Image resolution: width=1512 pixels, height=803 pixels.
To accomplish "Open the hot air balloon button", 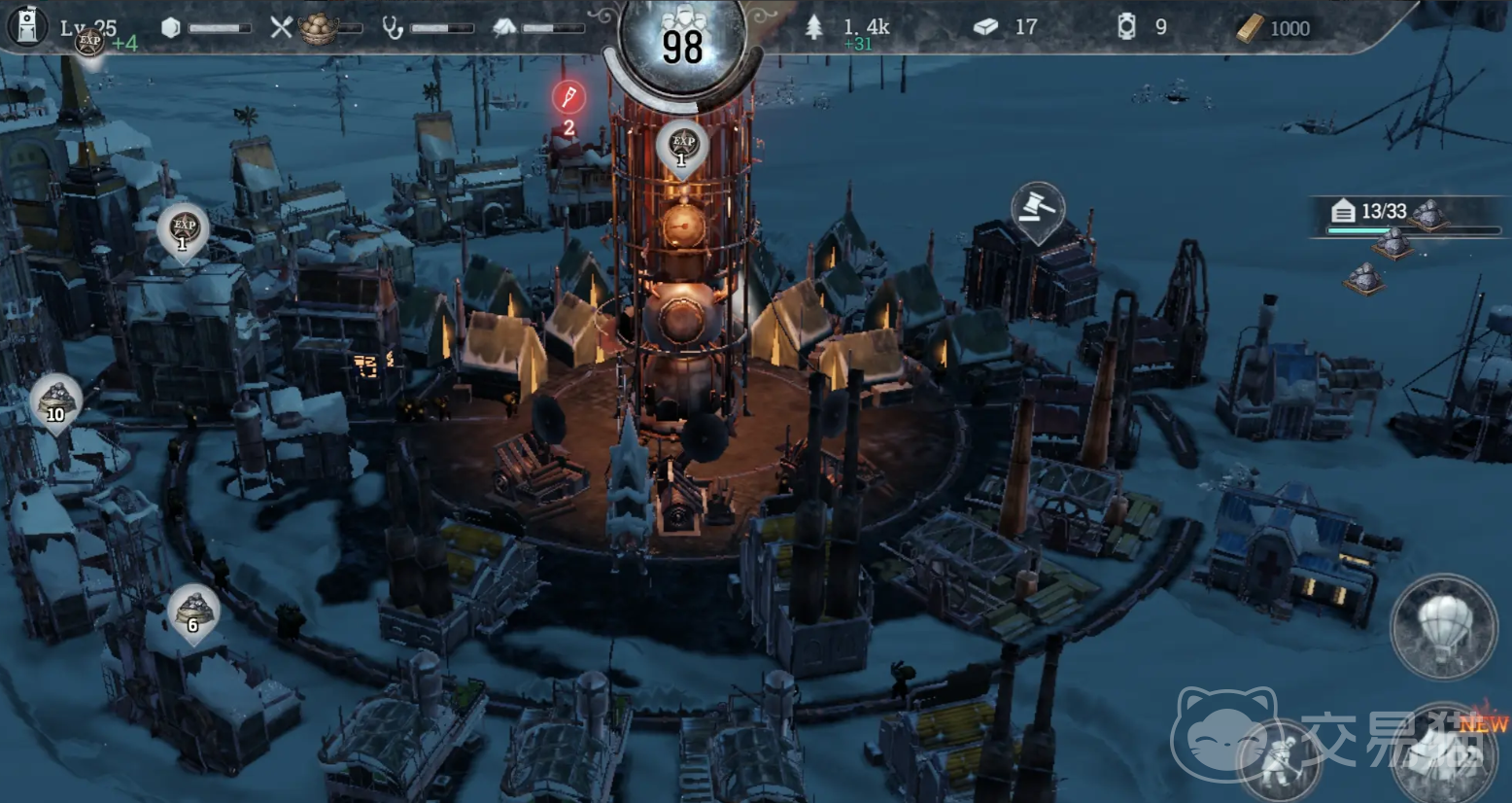I will click(1443, 625).
